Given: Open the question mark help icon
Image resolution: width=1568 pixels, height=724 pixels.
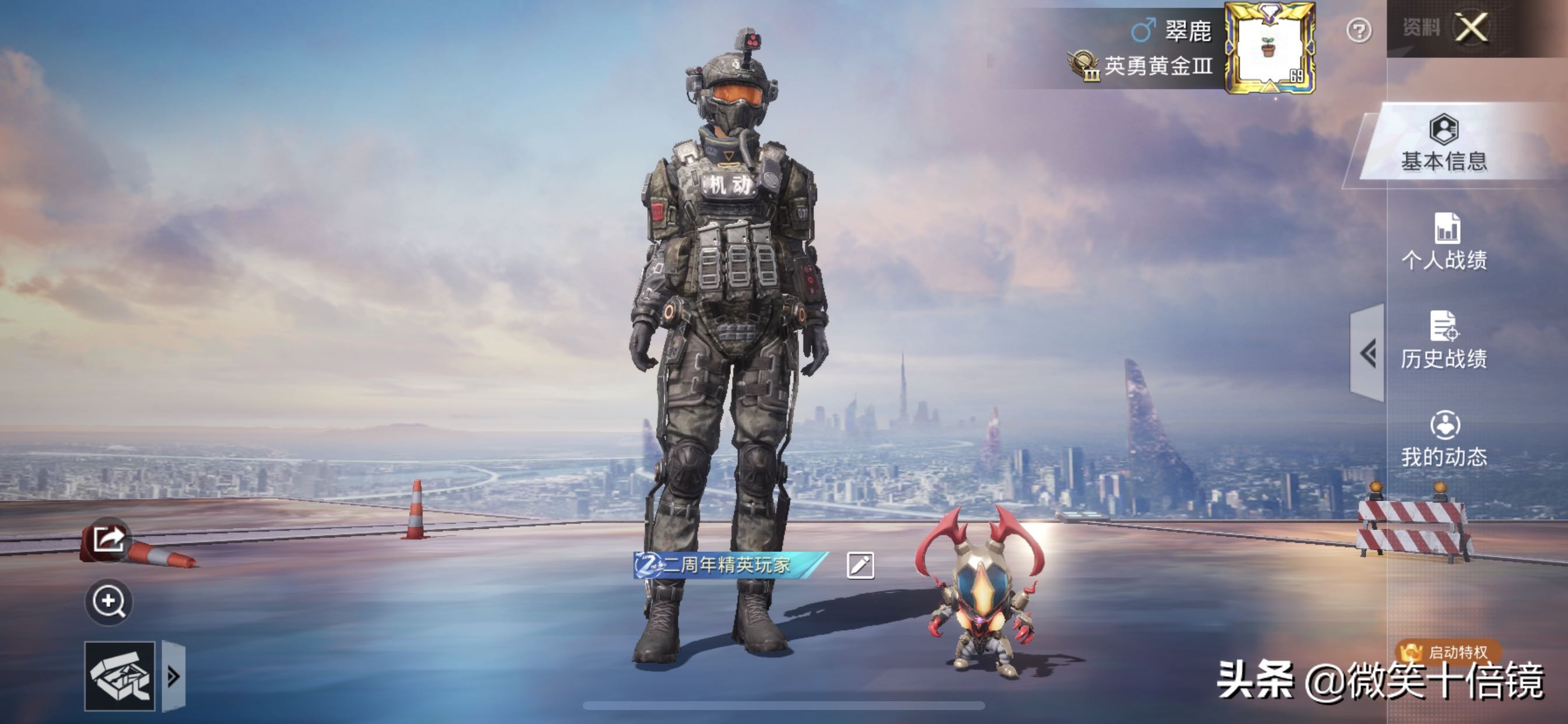Looking at the screenshot, I should pyautogui.click(x=1359, y=30).
